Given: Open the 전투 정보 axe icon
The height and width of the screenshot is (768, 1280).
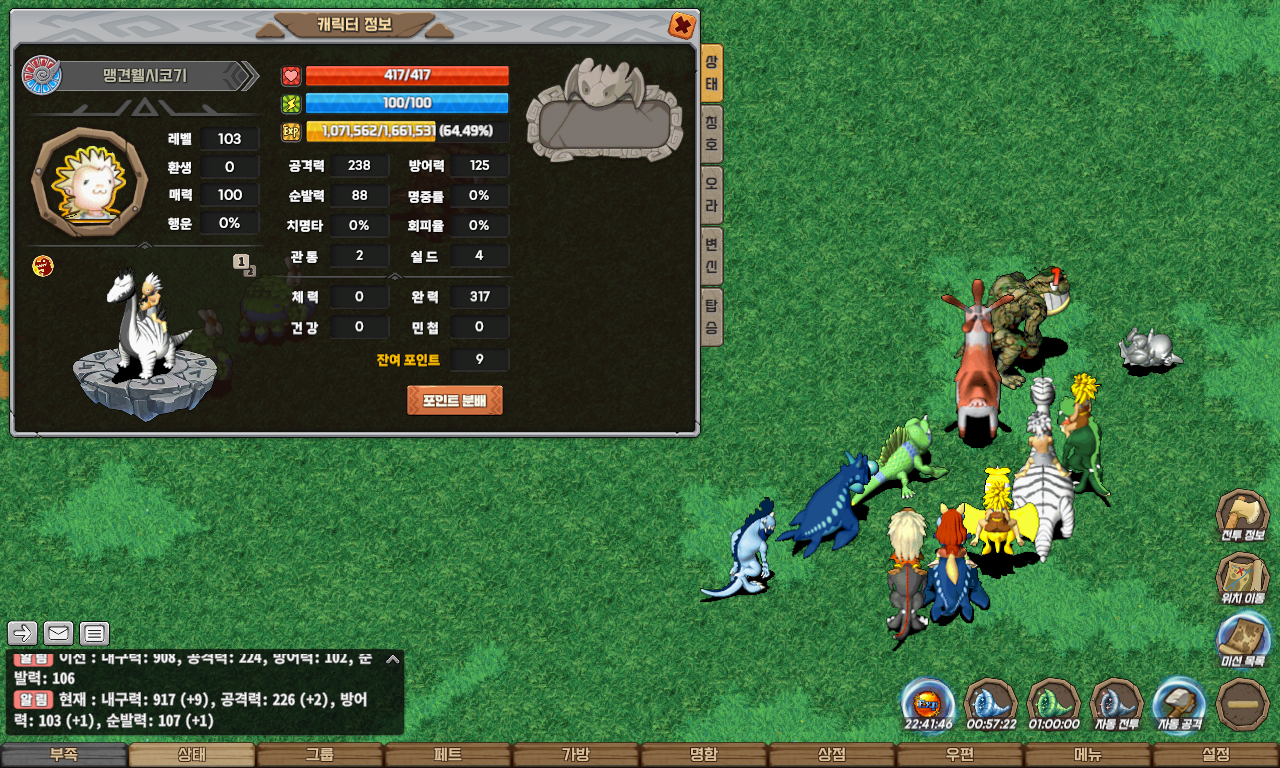Looking at the screenshot, I should coord(1242,518).
